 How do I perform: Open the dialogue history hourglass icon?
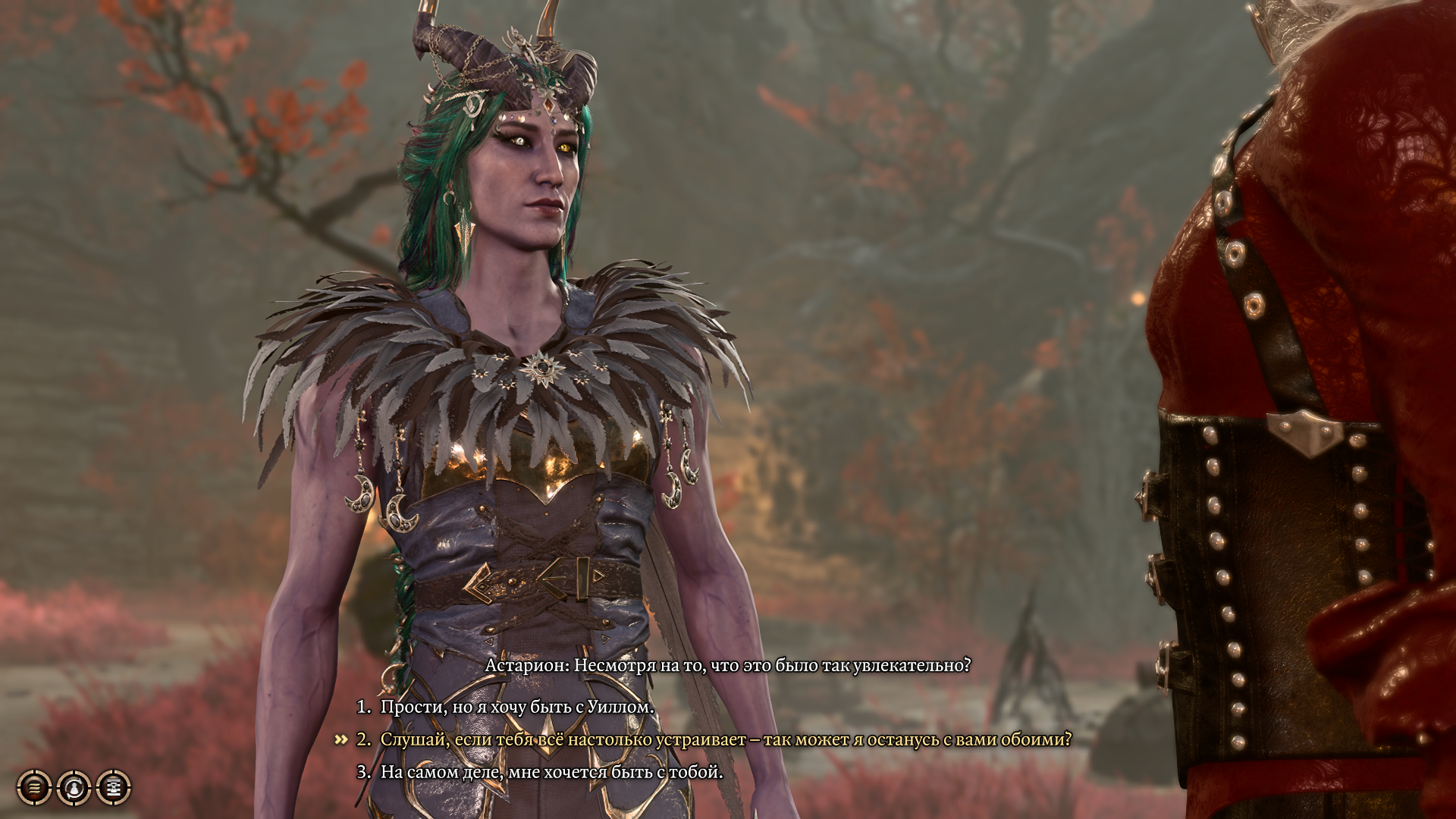115,788
